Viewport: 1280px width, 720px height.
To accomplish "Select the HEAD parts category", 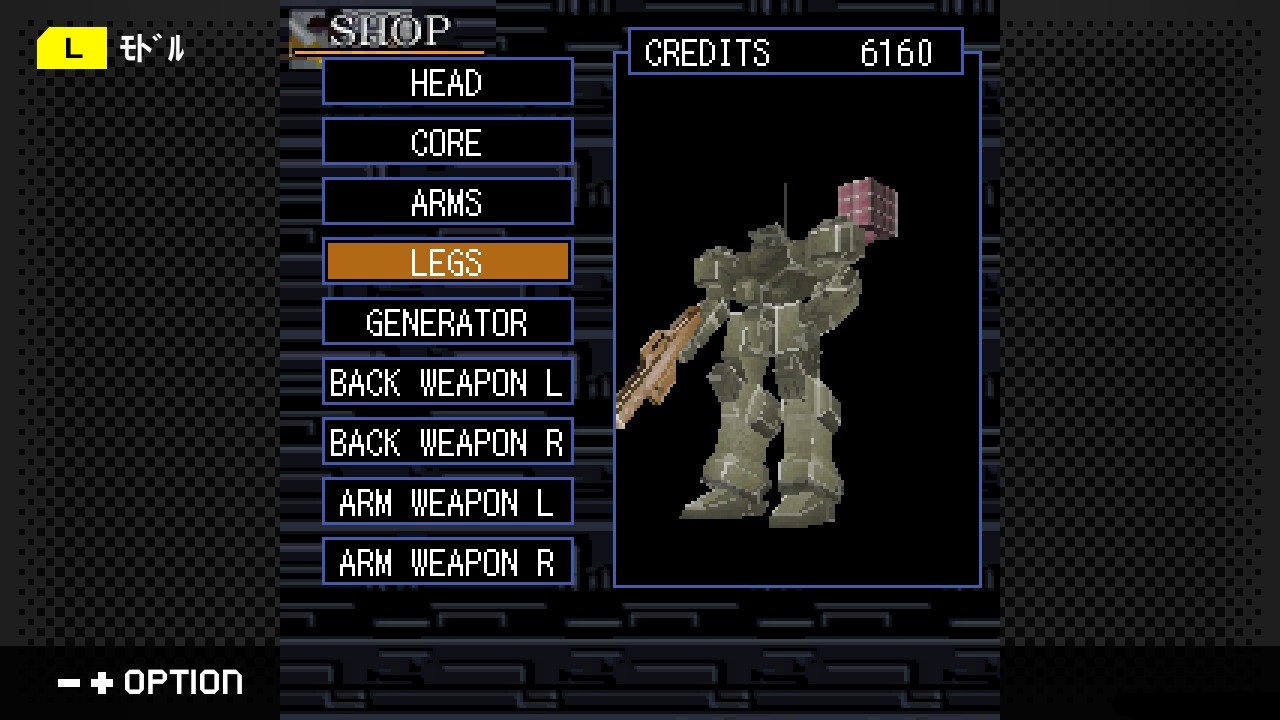I will 447,82.
